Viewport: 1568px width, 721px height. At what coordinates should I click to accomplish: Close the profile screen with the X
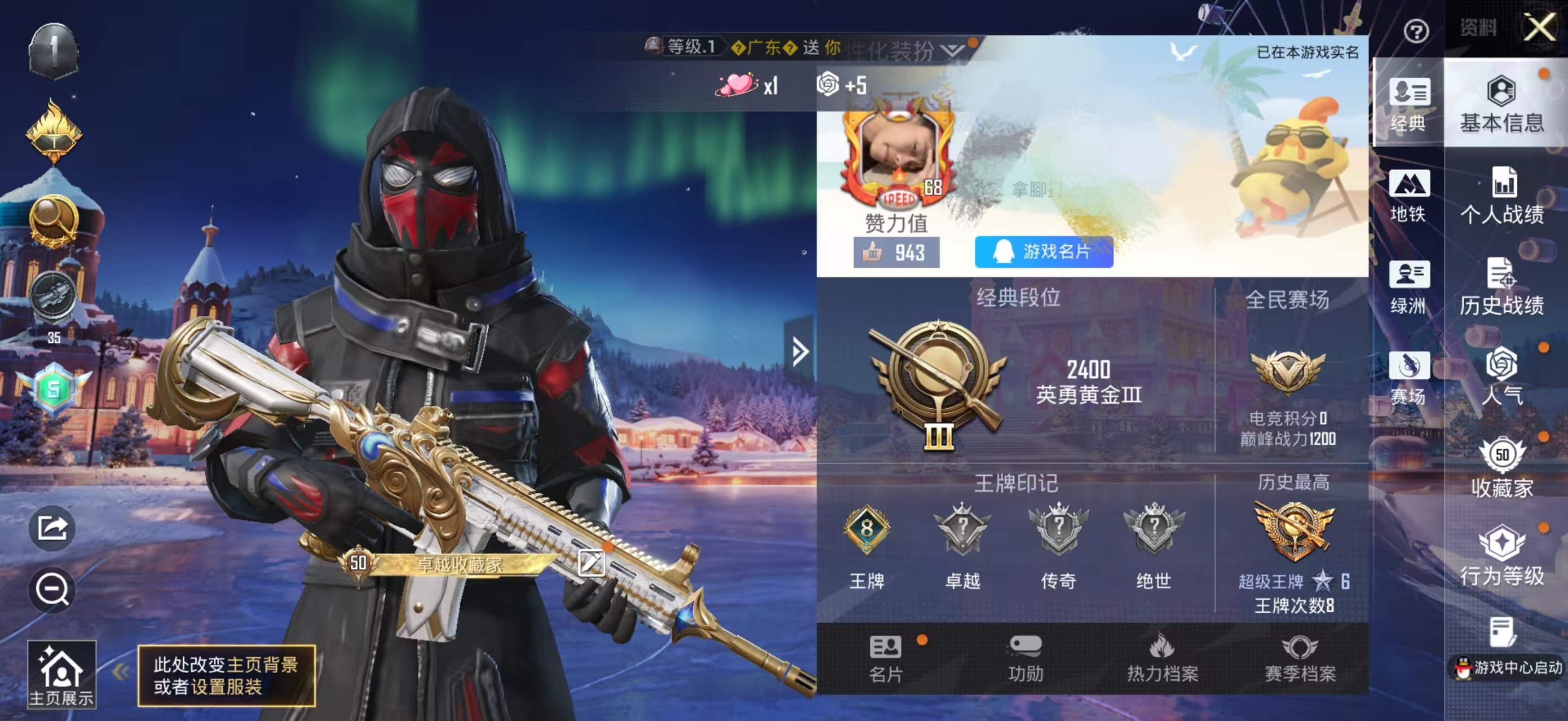pyautogui.click(x=1539, y=28)
